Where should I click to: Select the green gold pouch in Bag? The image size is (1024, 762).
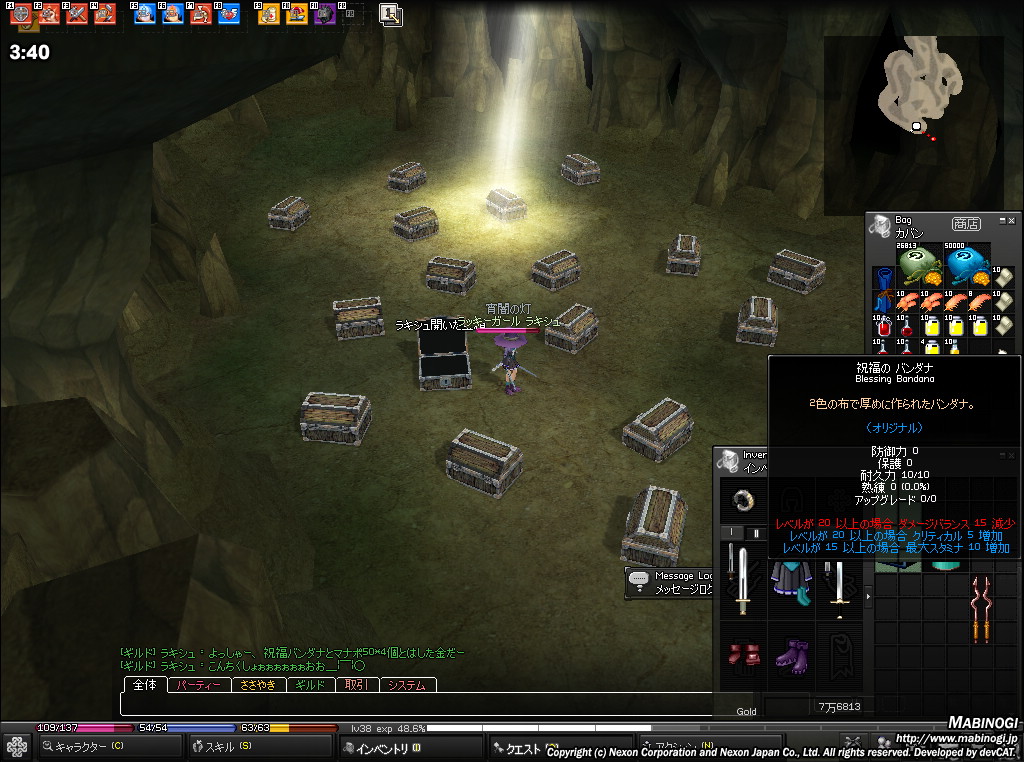tap(918, 266)
